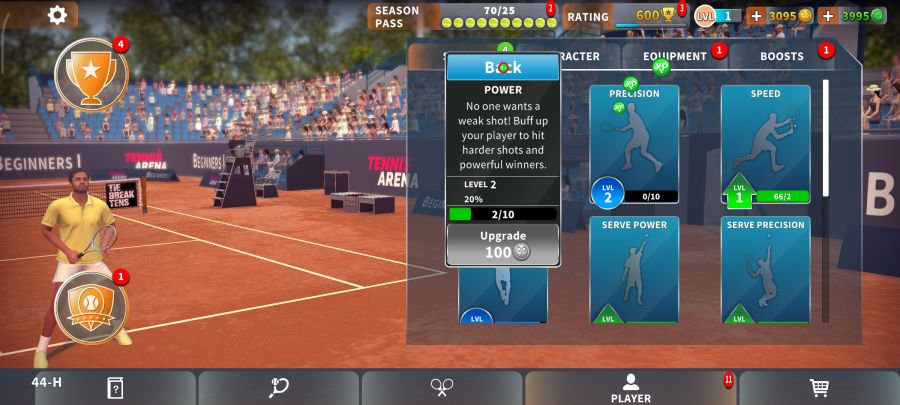Open the crossed rackets match tab
Viewport: 900px width, 405px height.
(442, 388)
